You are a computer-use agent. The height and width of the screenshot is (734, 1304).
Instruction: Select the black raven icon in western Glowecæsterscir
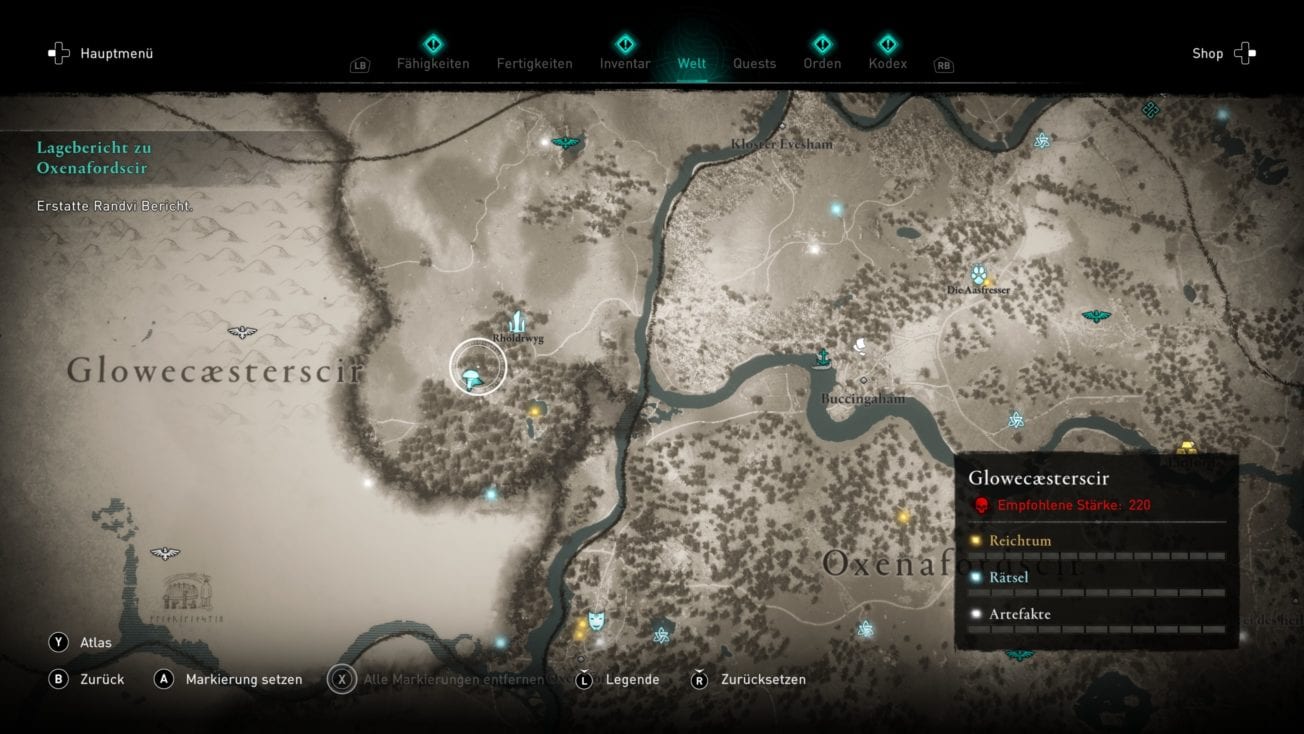(241, 331)
